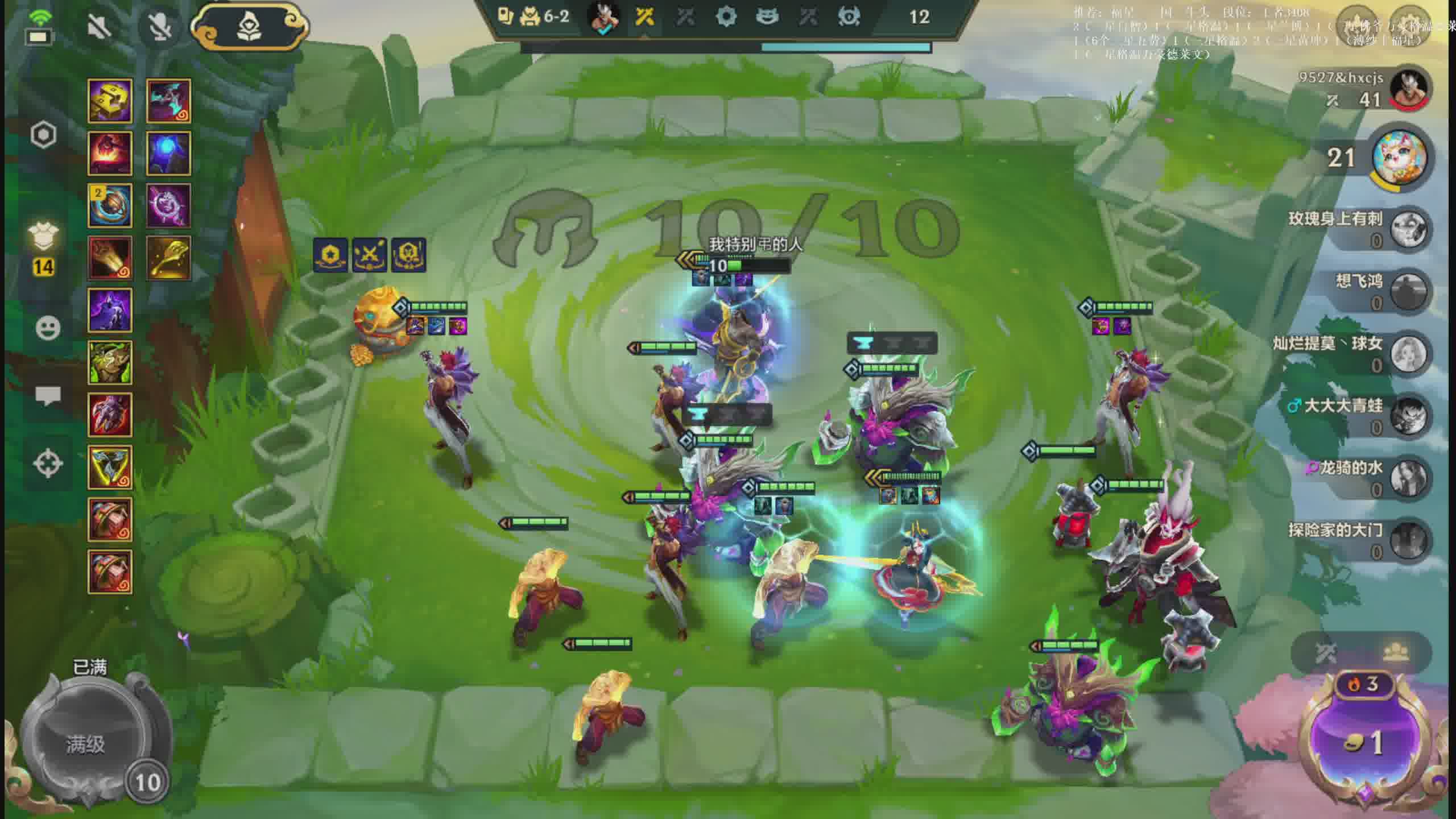This screenshot has width=1456, height=819.
Task: Open the card icon beside stage 6-2
Action: 504,16
